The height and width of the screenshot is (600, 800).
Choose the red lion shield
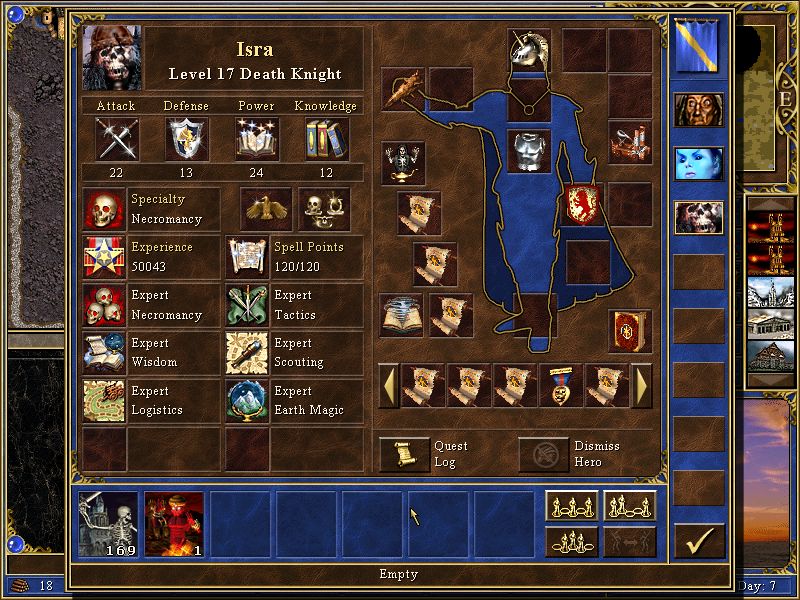pos(581,202)
